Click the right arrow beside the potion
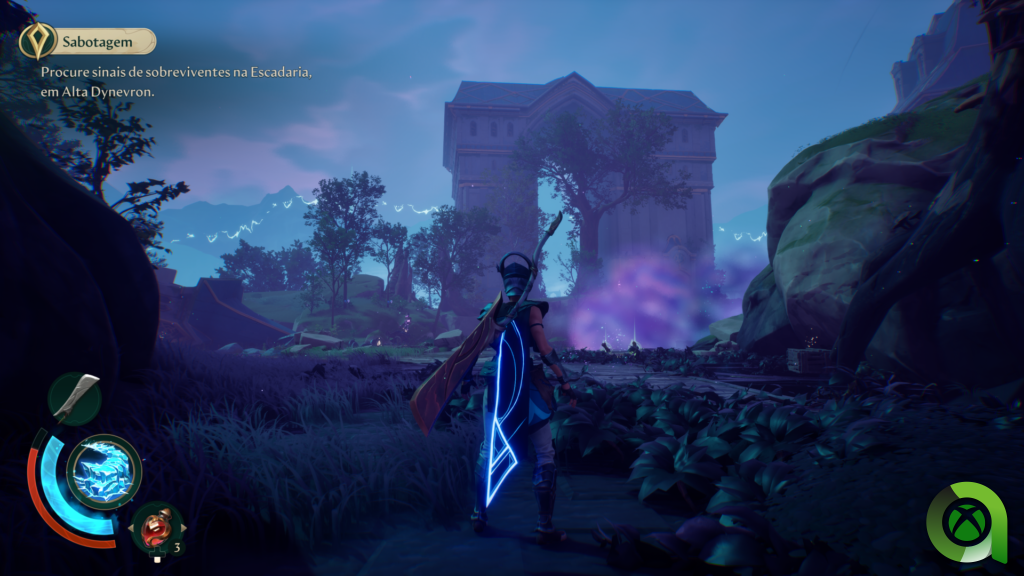This screenshot has height=576, width=1024. (x=184, y=527)
